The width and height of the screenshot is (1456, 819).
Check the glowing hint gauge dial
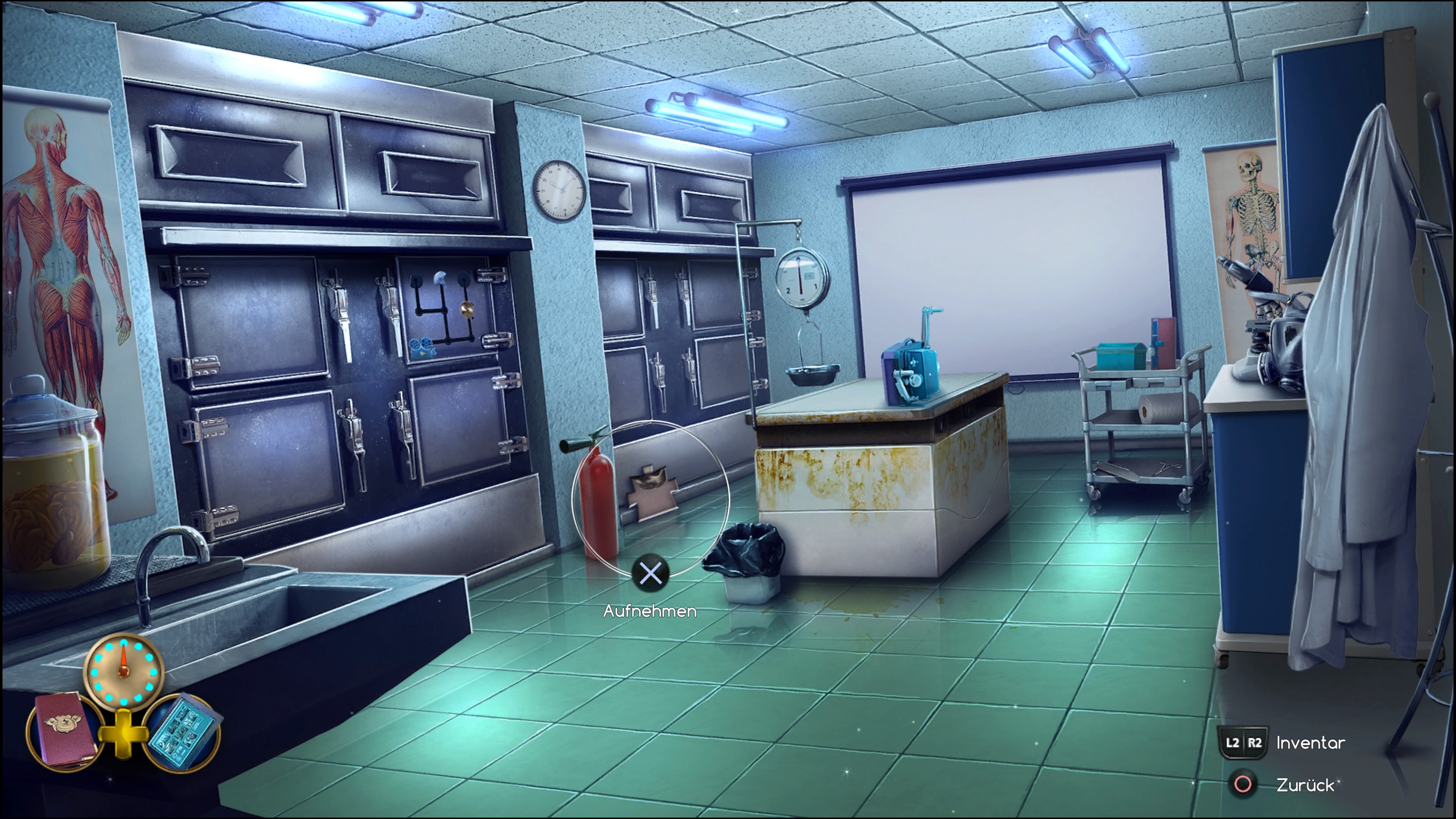[x=123, y=673]
